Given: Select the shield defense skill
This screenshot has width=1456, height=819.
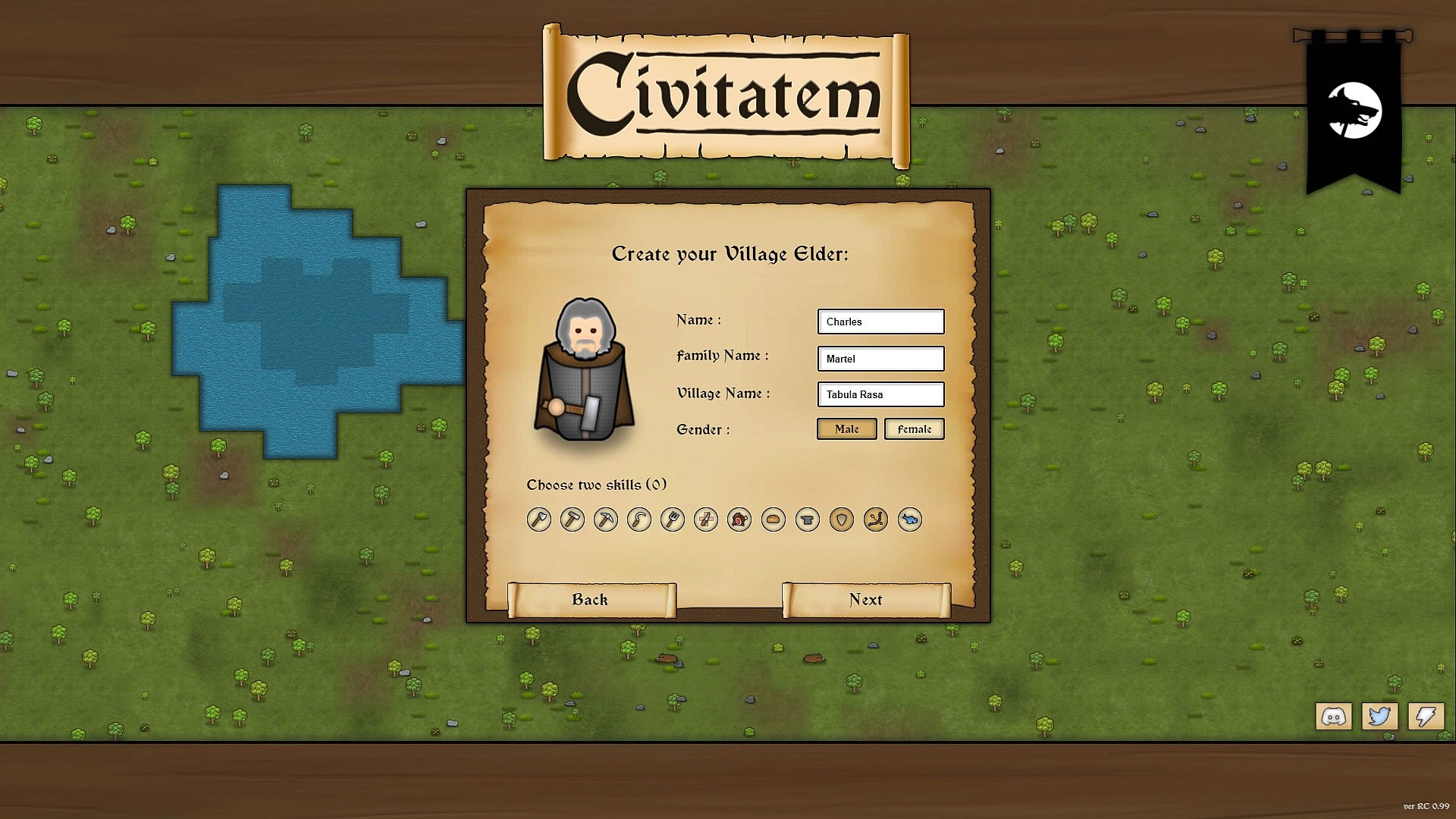Looking at the screenshot, I should (841, 519).
